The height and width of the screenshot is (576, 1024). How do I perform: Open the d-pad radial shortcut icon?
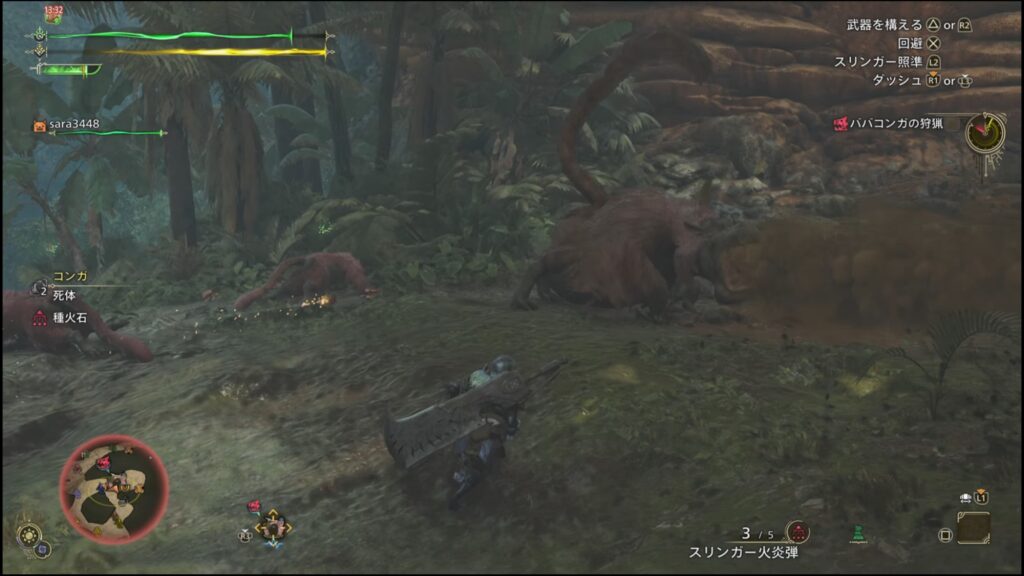coord(271,526)
